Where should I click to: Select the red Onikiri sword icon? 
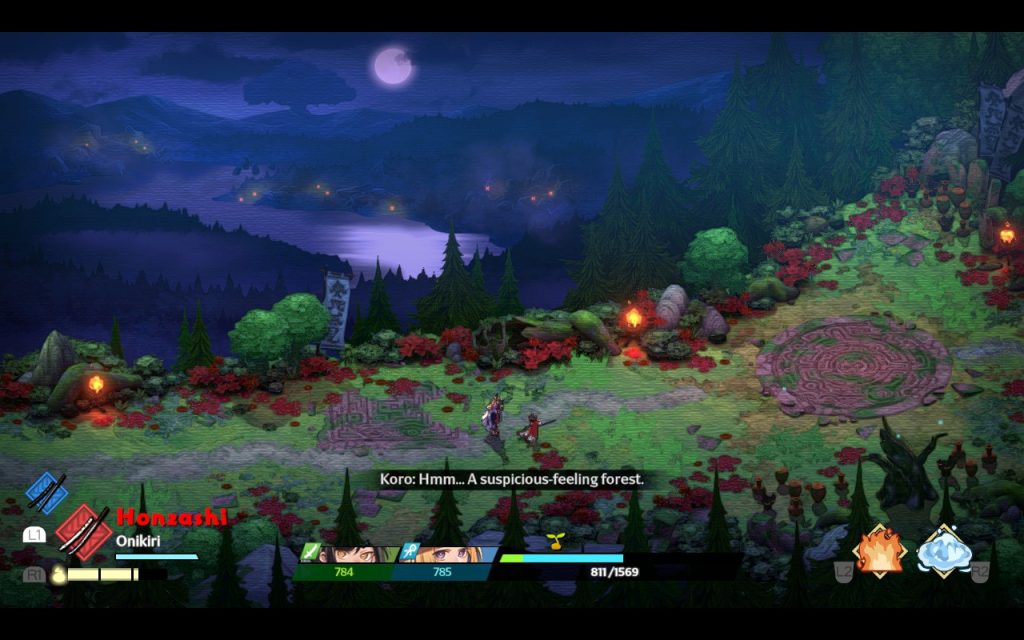click(82, 529)
